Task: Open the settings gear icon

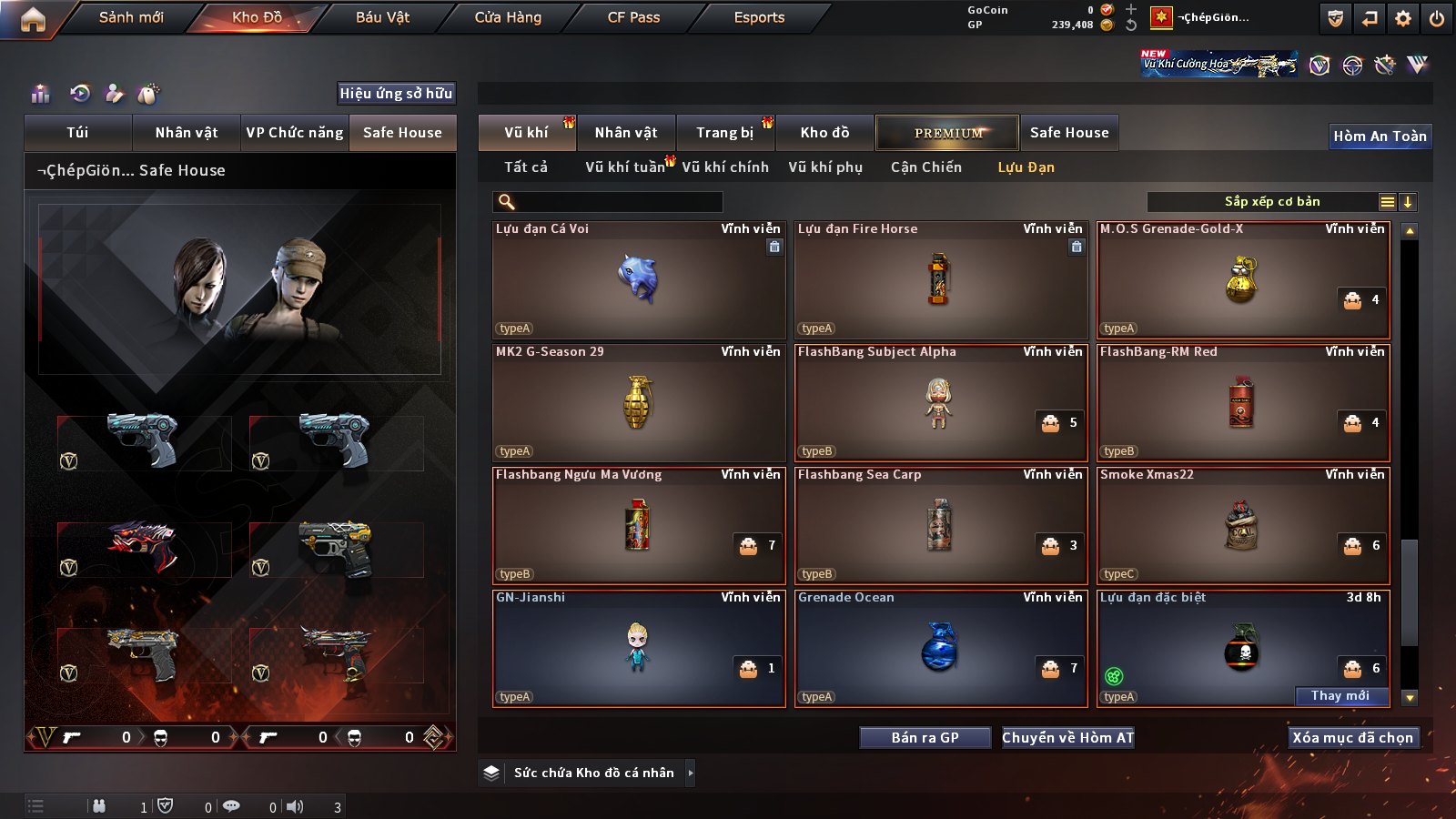Action: [x=1403, y=18]
